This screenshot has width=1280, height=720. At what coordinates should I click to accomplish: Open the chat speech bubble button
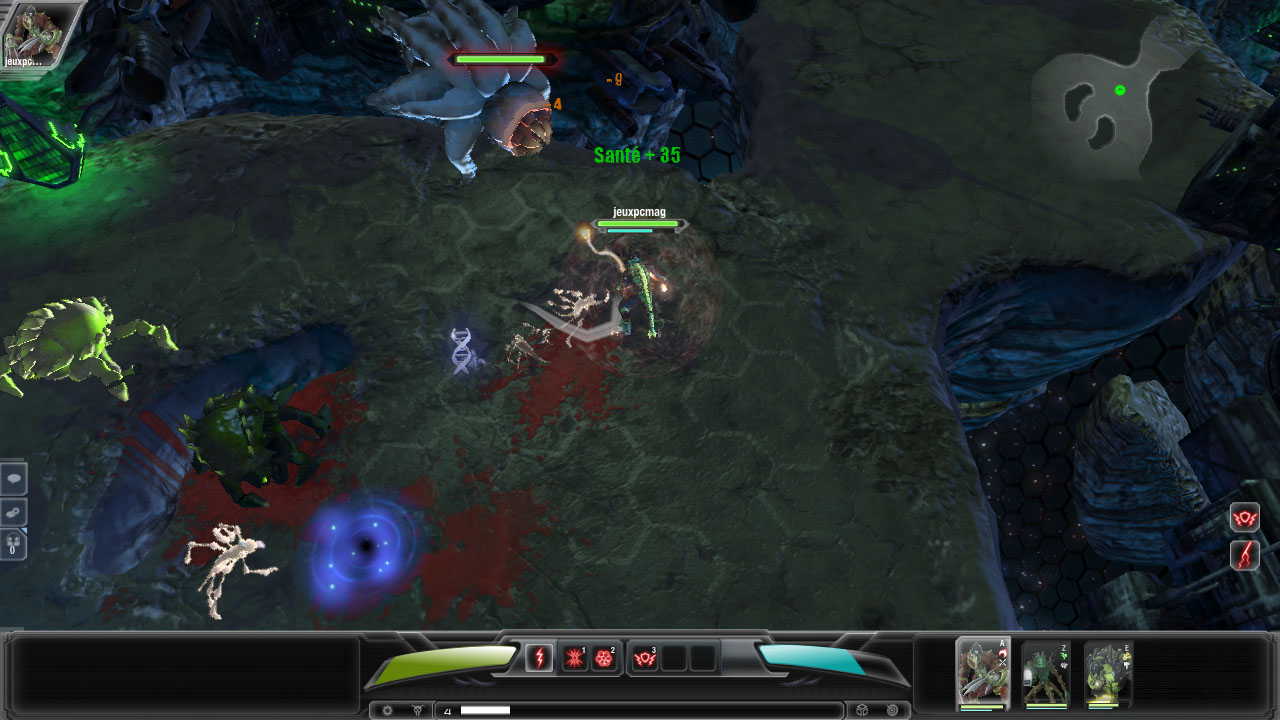13,479
